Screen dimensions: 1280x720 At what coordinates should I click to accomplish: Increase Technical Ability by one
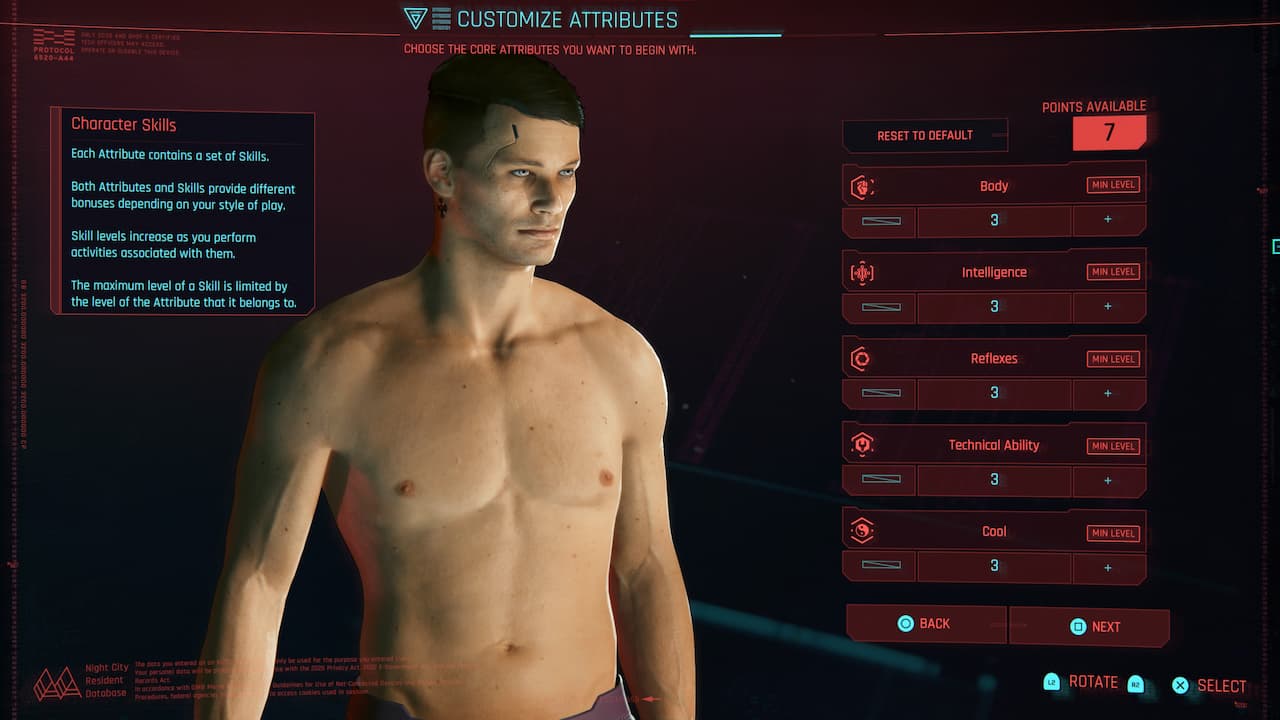(x=1108, y=480)
